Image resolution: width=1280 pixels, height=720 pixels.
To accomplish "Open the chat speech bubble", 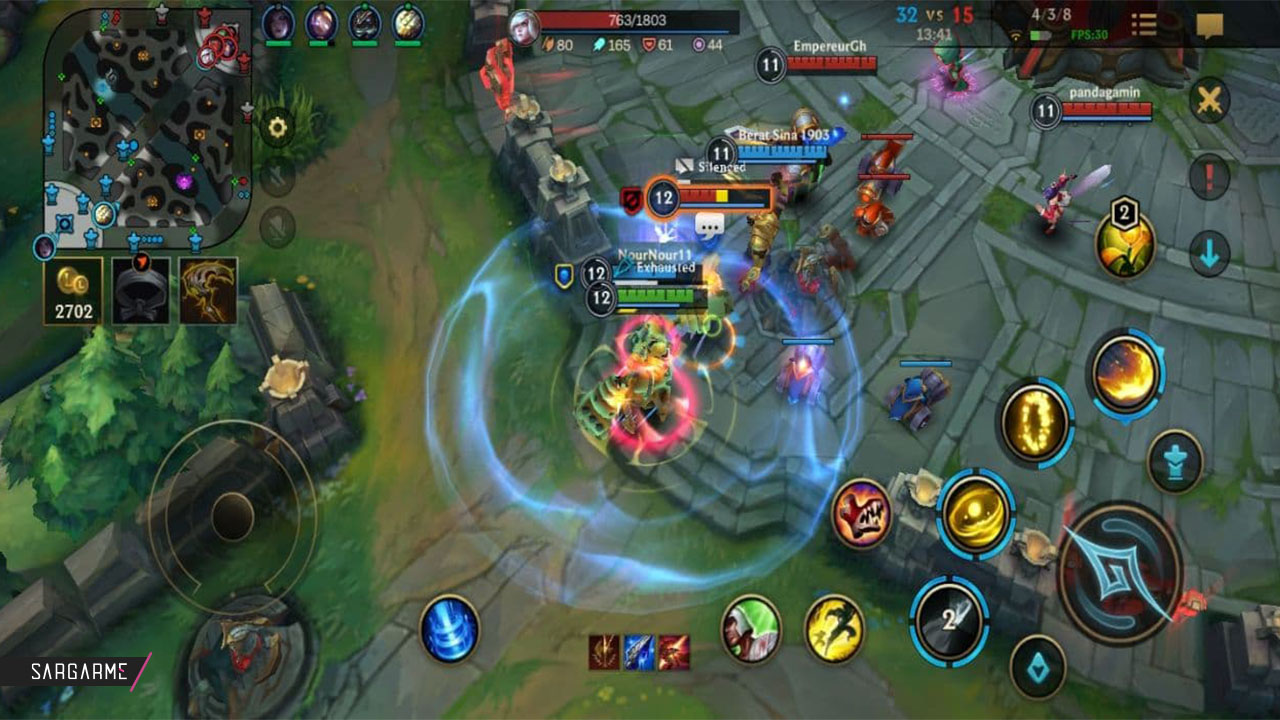I will tap(1210, 25).
